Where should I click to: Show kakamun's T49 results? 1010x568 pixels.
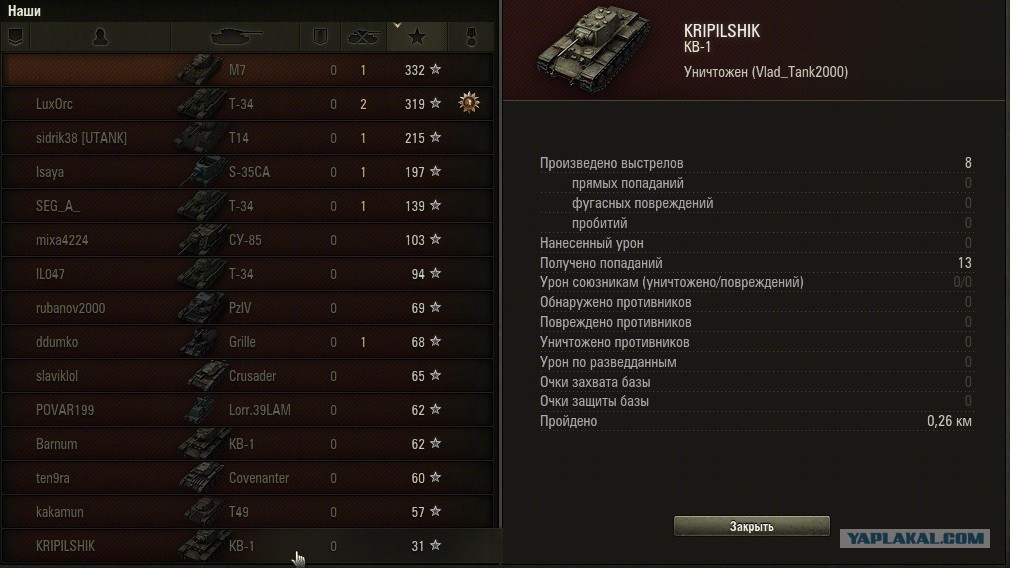(x=248, y=512)
